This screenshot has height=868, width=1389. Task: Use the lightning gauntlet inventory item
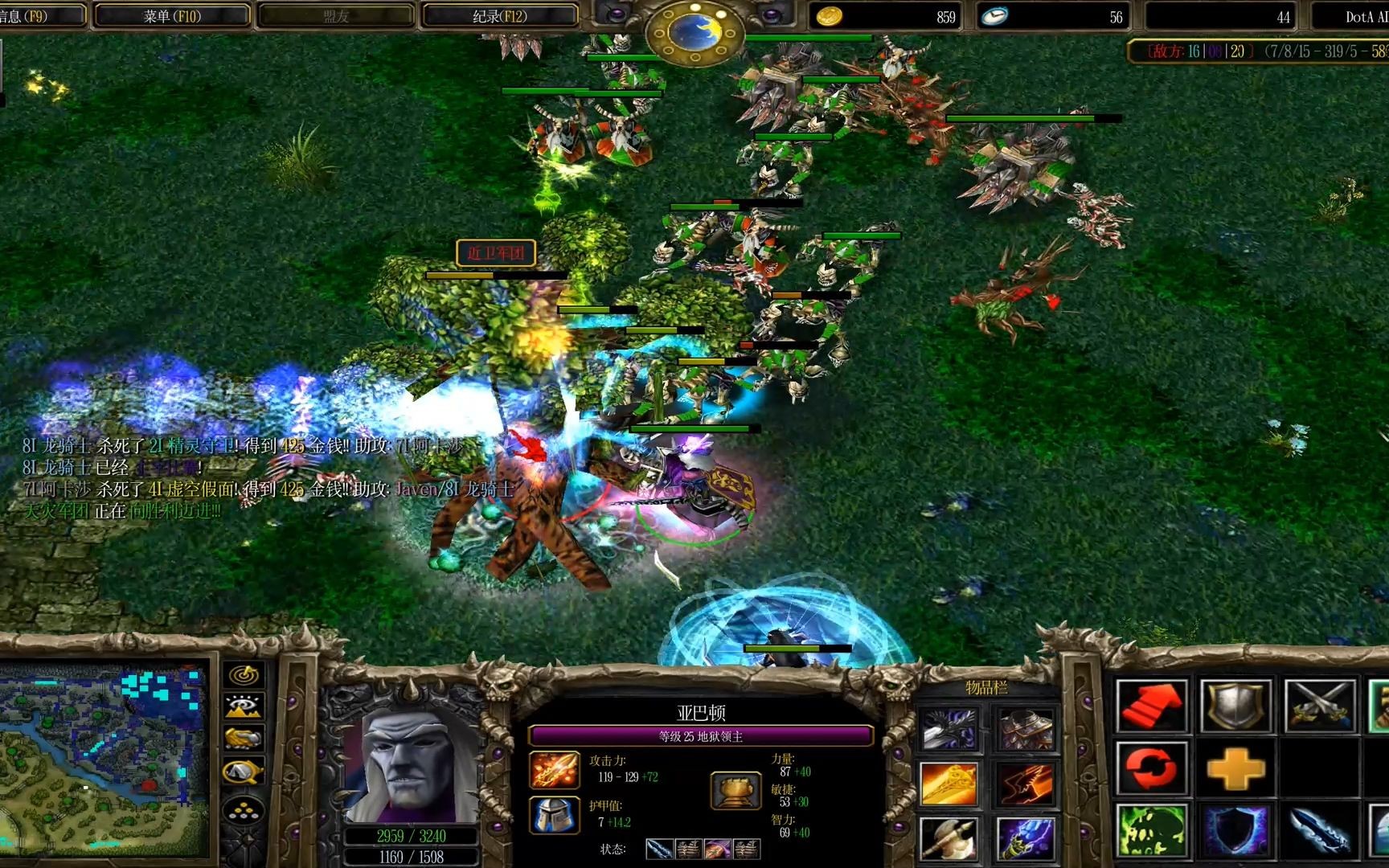tap(1024, 838)
